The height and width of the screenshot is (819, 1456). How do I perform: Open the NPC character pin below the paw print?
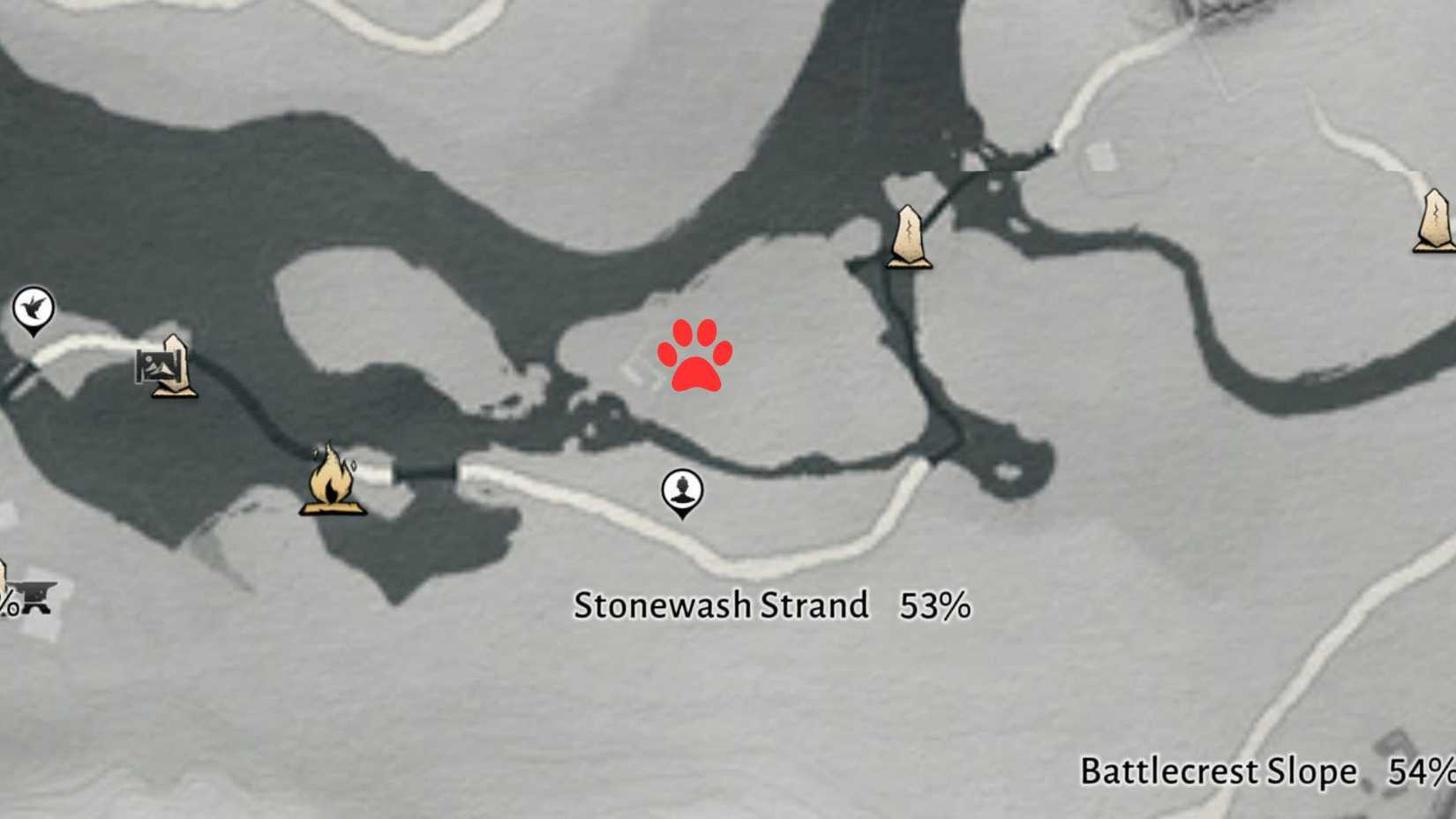680,491
